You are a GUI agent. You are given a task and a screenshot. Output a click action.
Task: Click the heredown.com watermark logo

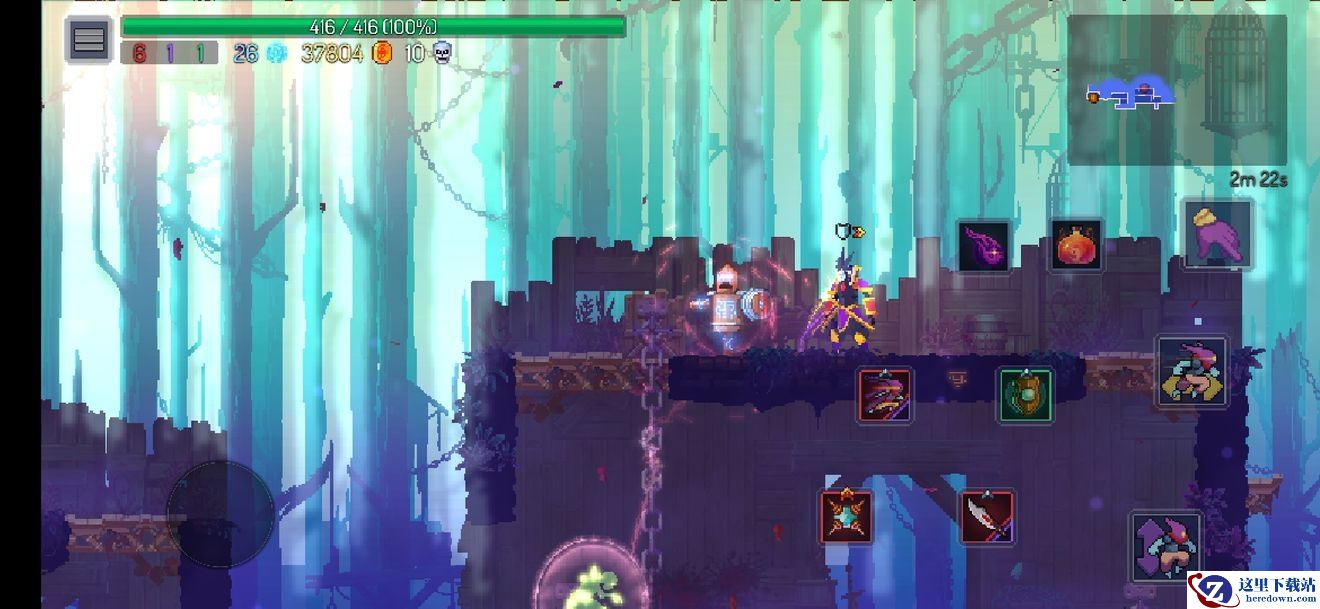point(1253,589)
